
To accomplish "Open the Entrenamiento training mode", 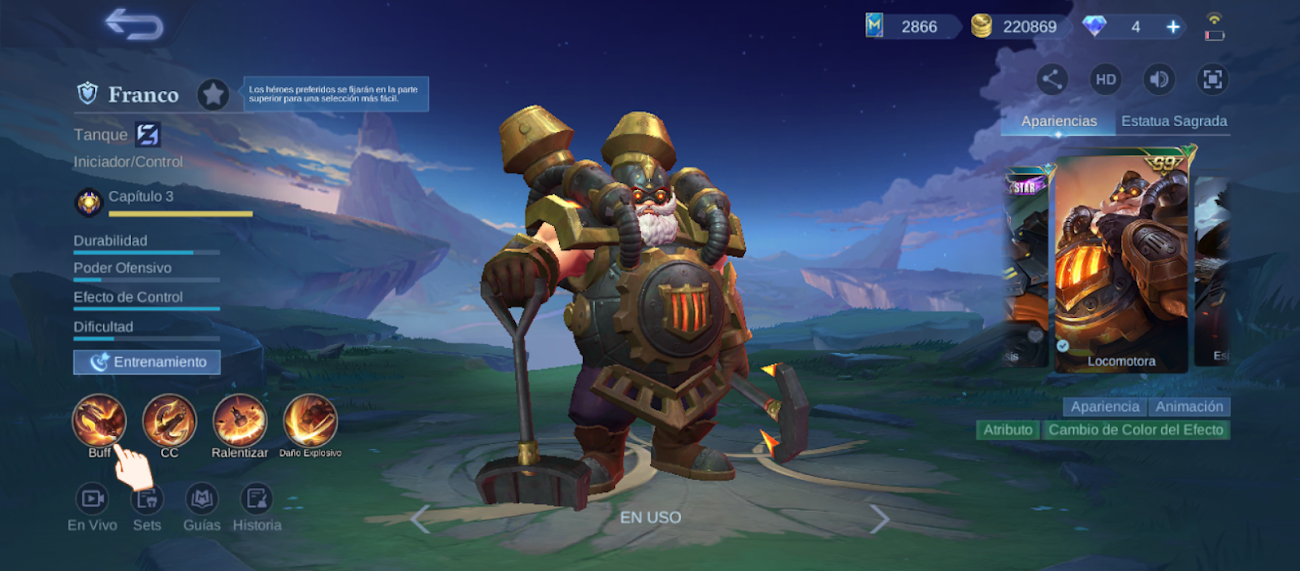I will coord(147,362).
